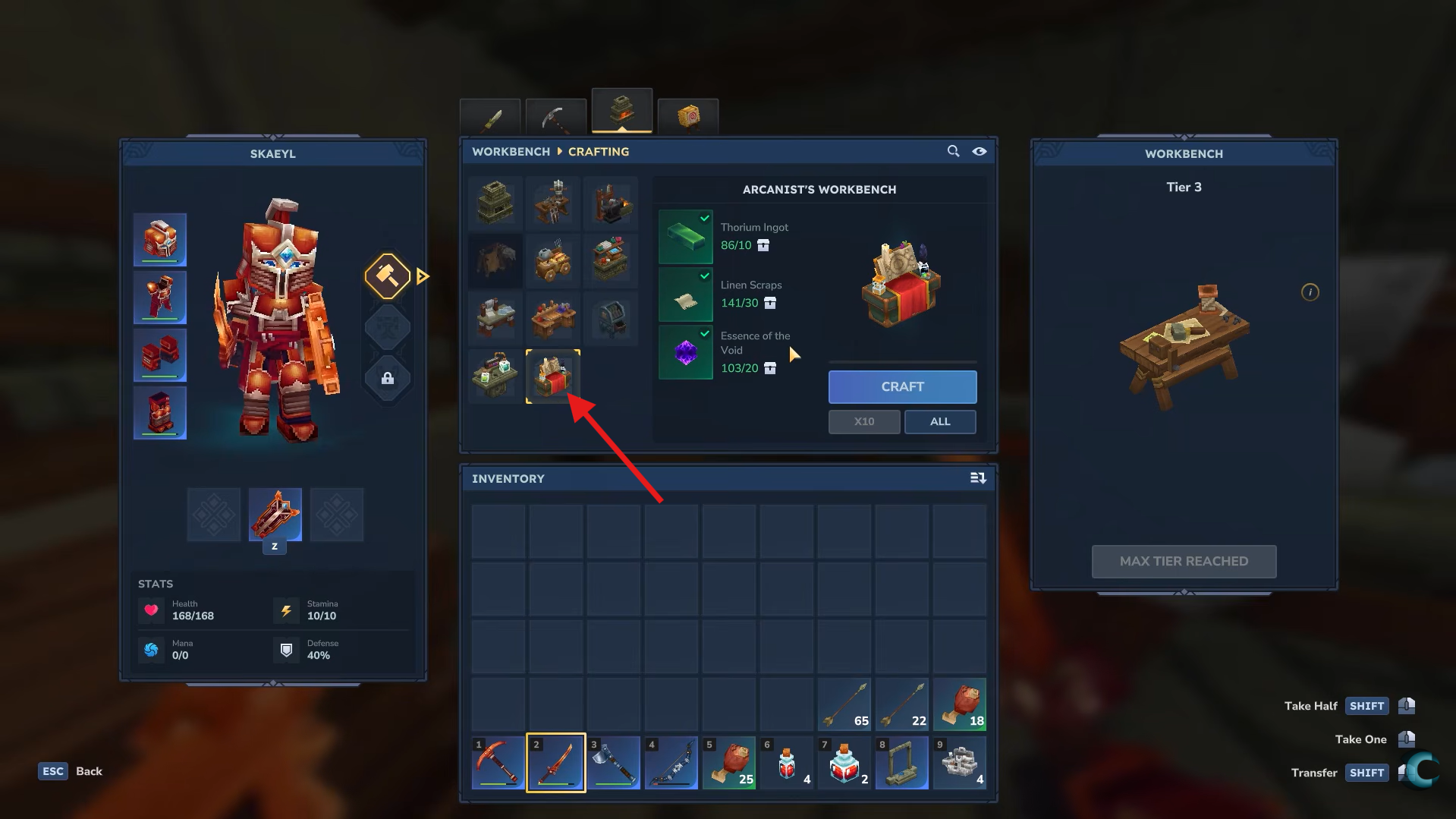The height and width of the screenshot is (819, 1456).
Task: Click the Workbench breadcrumb label
Action: 510,152
